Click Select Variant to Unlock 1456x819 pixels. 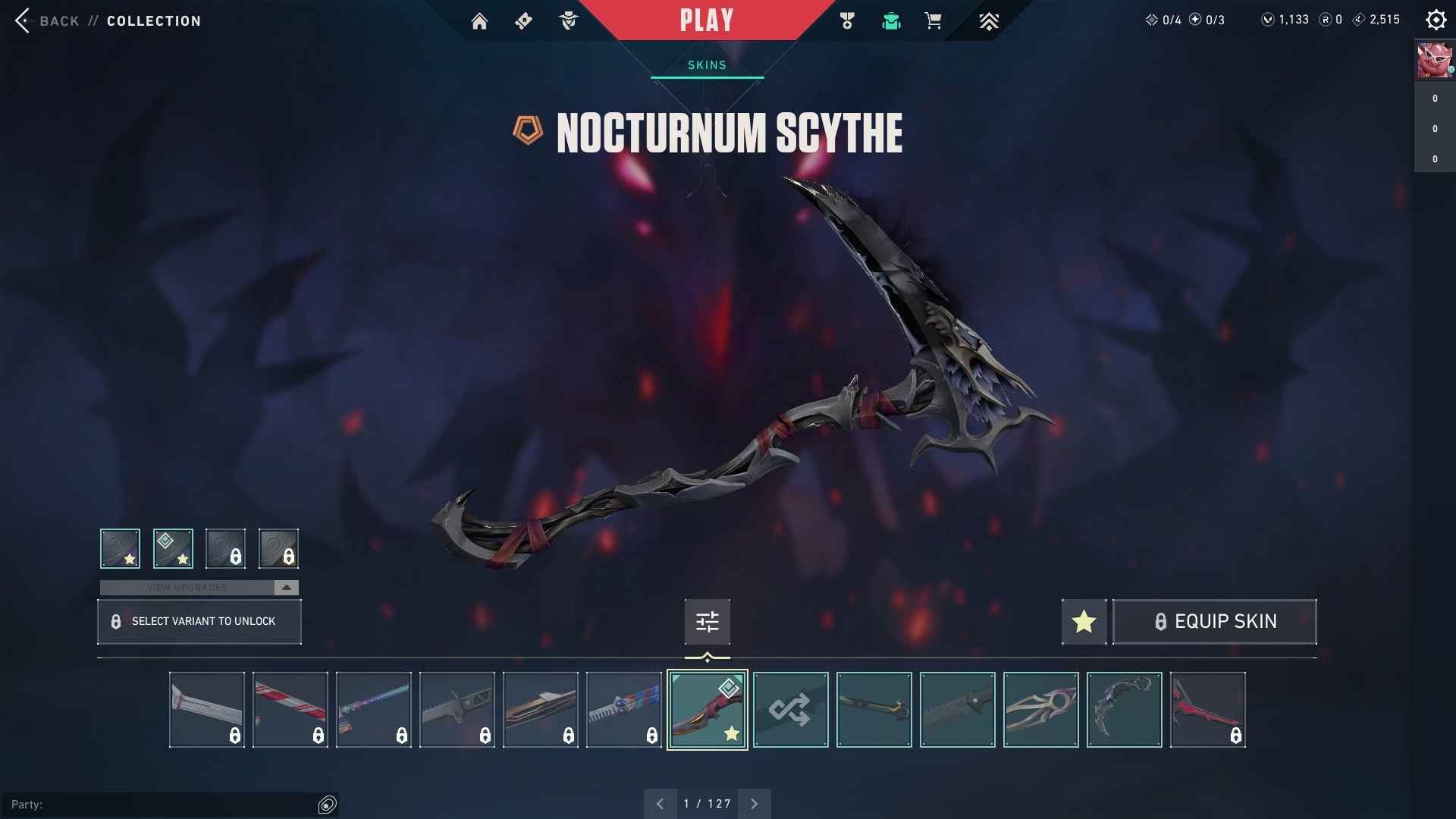[199, 621]
